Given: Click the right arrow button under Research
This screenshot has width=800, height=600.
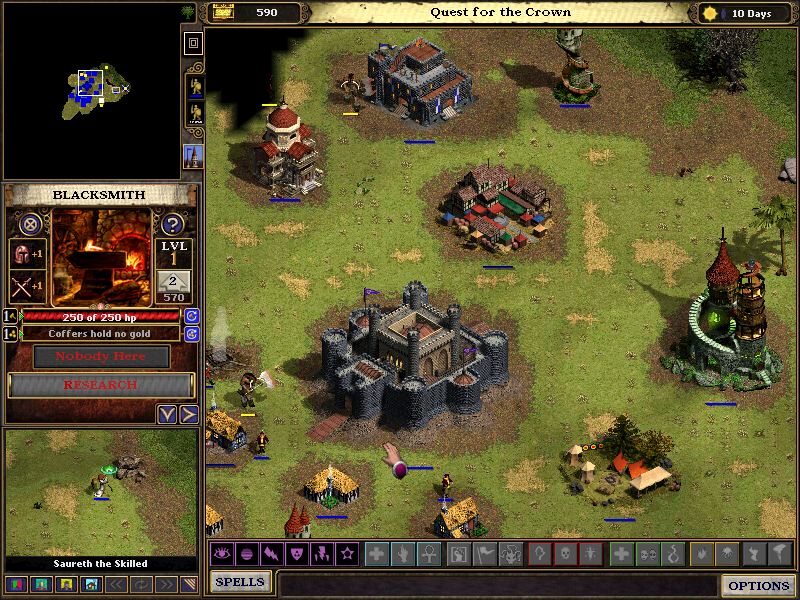Looking at the screenshot, I should (188, 414).
